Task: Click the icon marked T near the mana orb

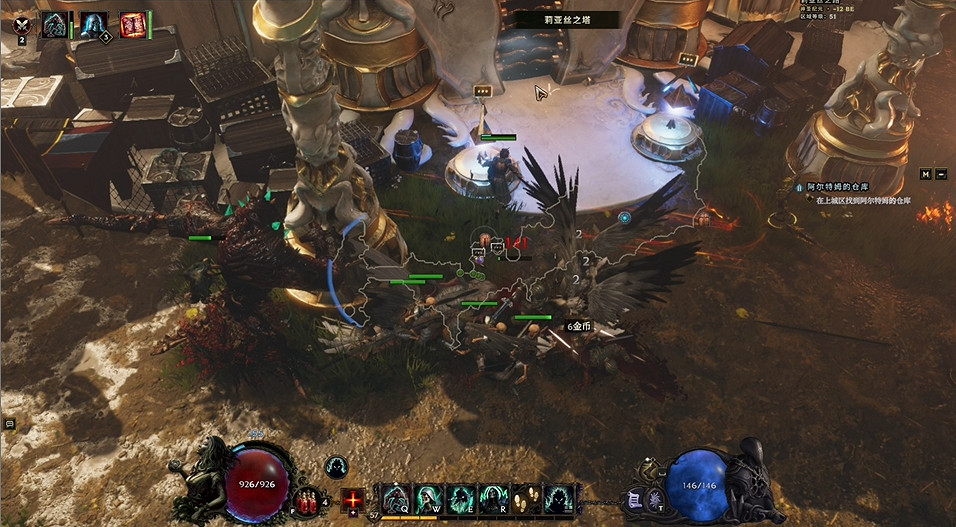Action: [x=655, y=499]
